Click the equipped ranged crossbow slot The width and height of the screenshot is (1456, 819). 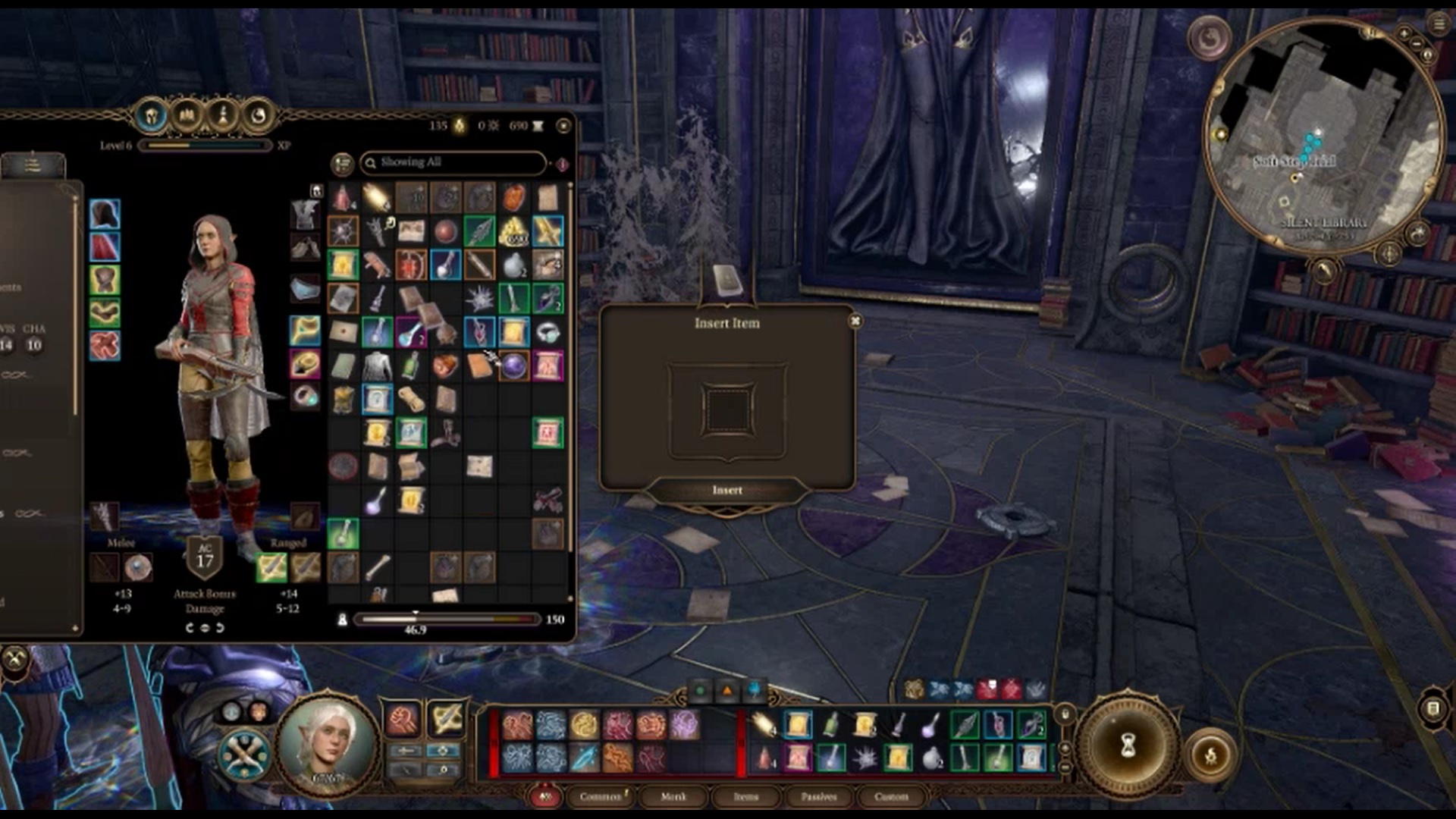coord(271,566)
